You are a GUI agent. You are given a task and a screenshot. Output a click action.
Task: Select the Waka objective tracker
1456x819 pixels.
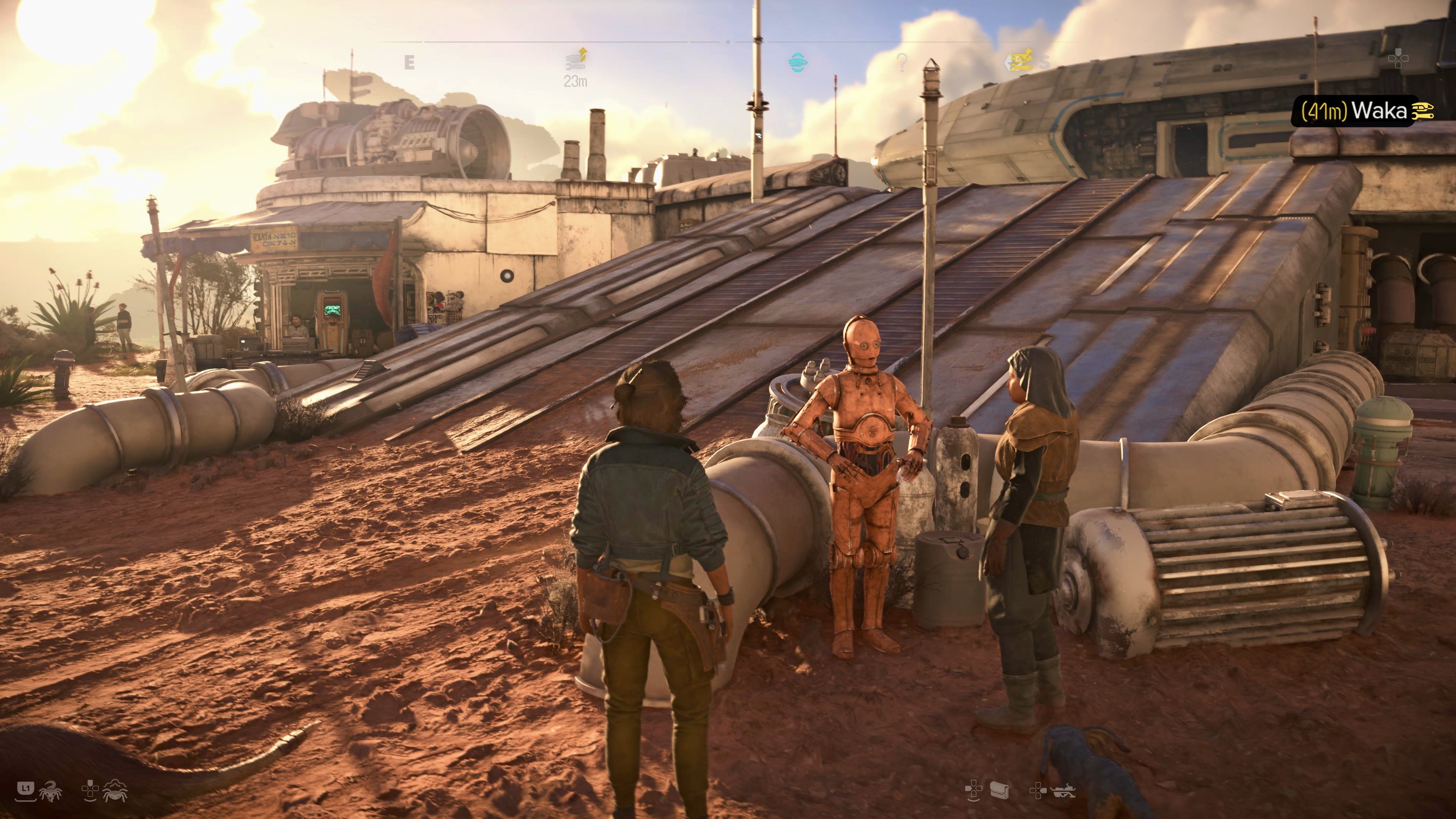1362,111
